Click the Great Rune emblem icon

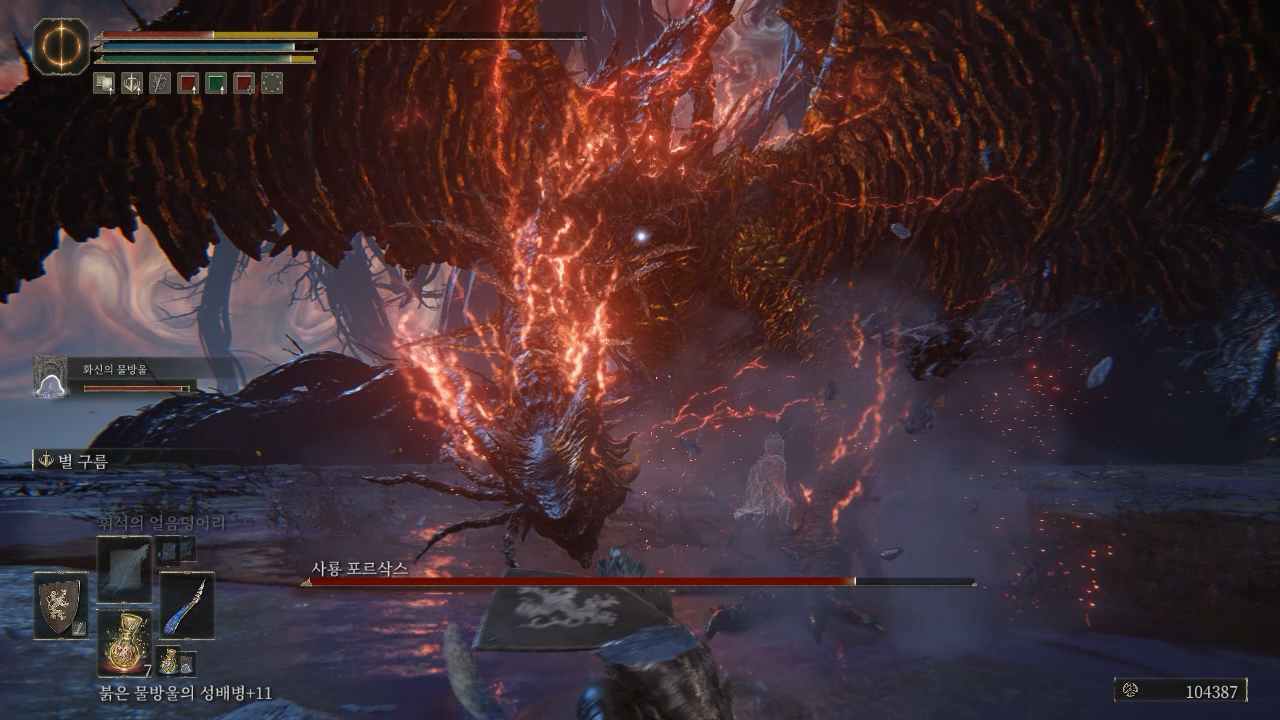coord(61,46)
